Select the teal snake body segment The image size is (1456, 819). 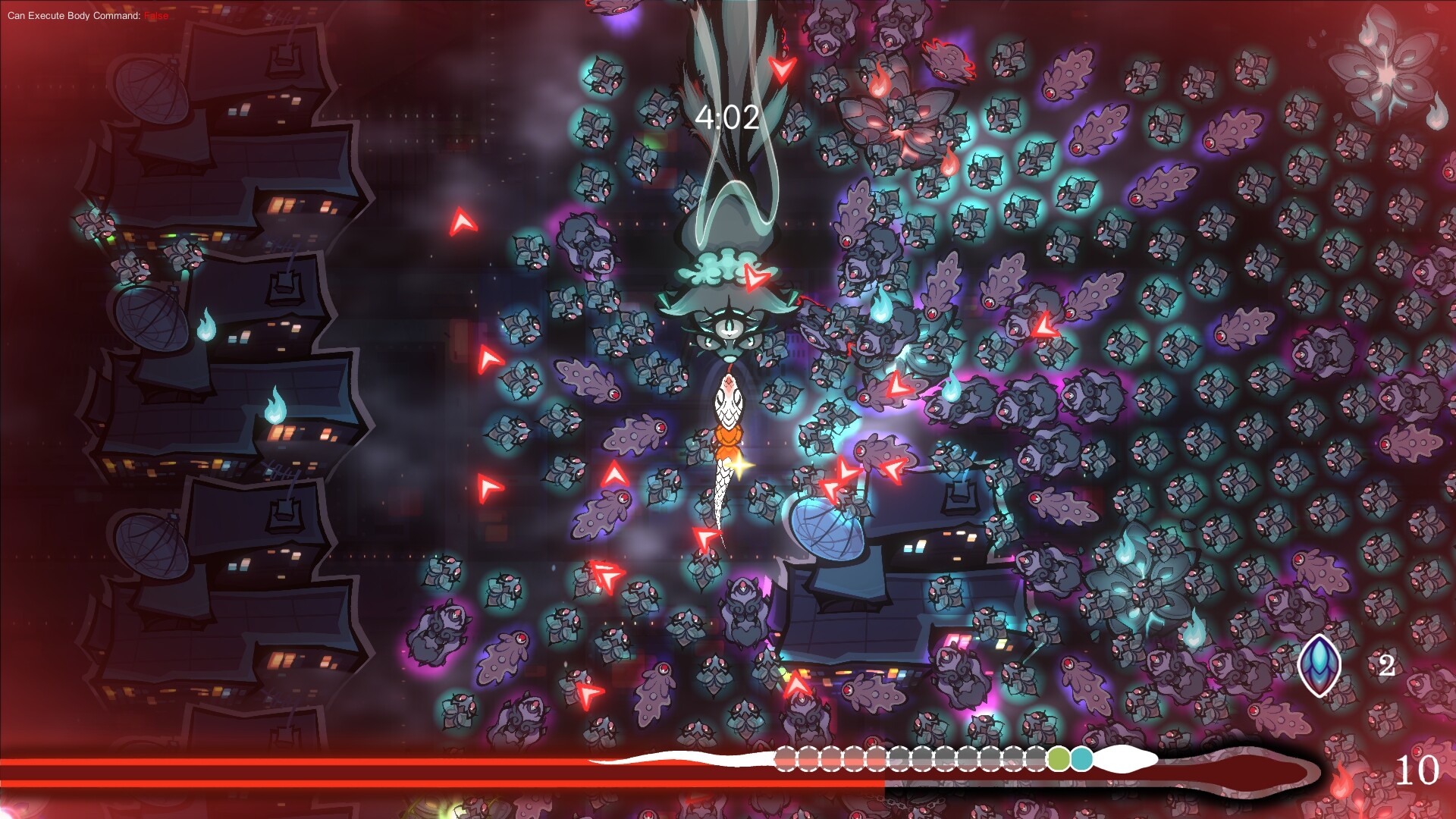click(x=1081, y=758)
